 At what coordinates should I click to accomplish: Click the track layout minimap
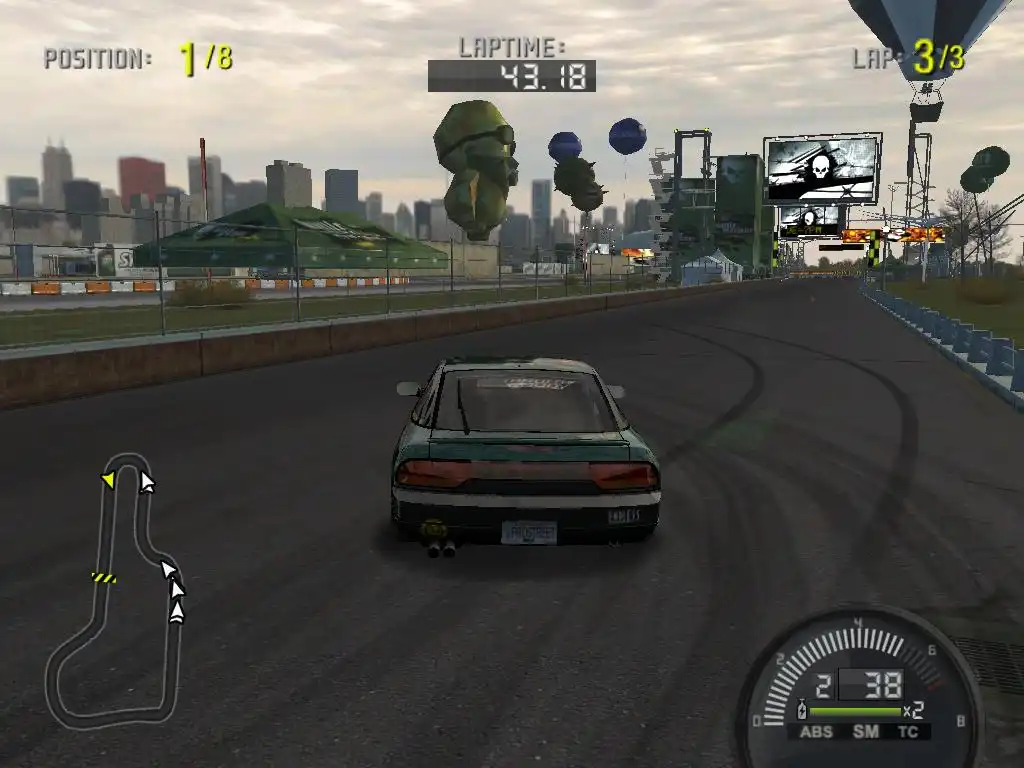coord(112,592)
